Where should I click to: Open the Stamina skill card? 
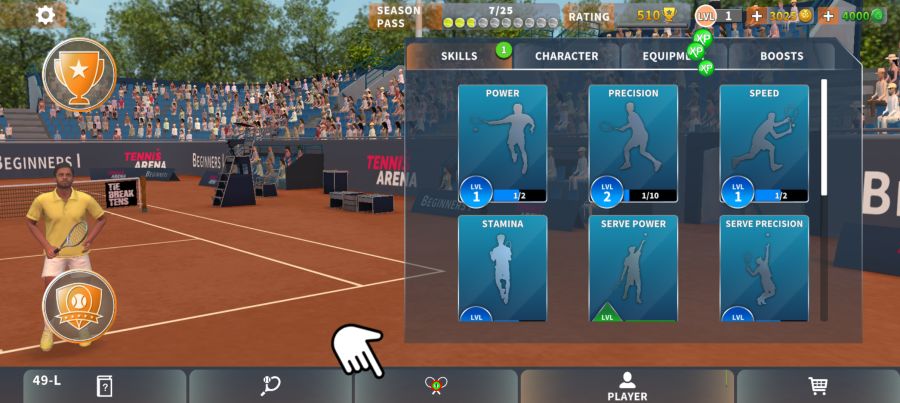tap(502, 268)
